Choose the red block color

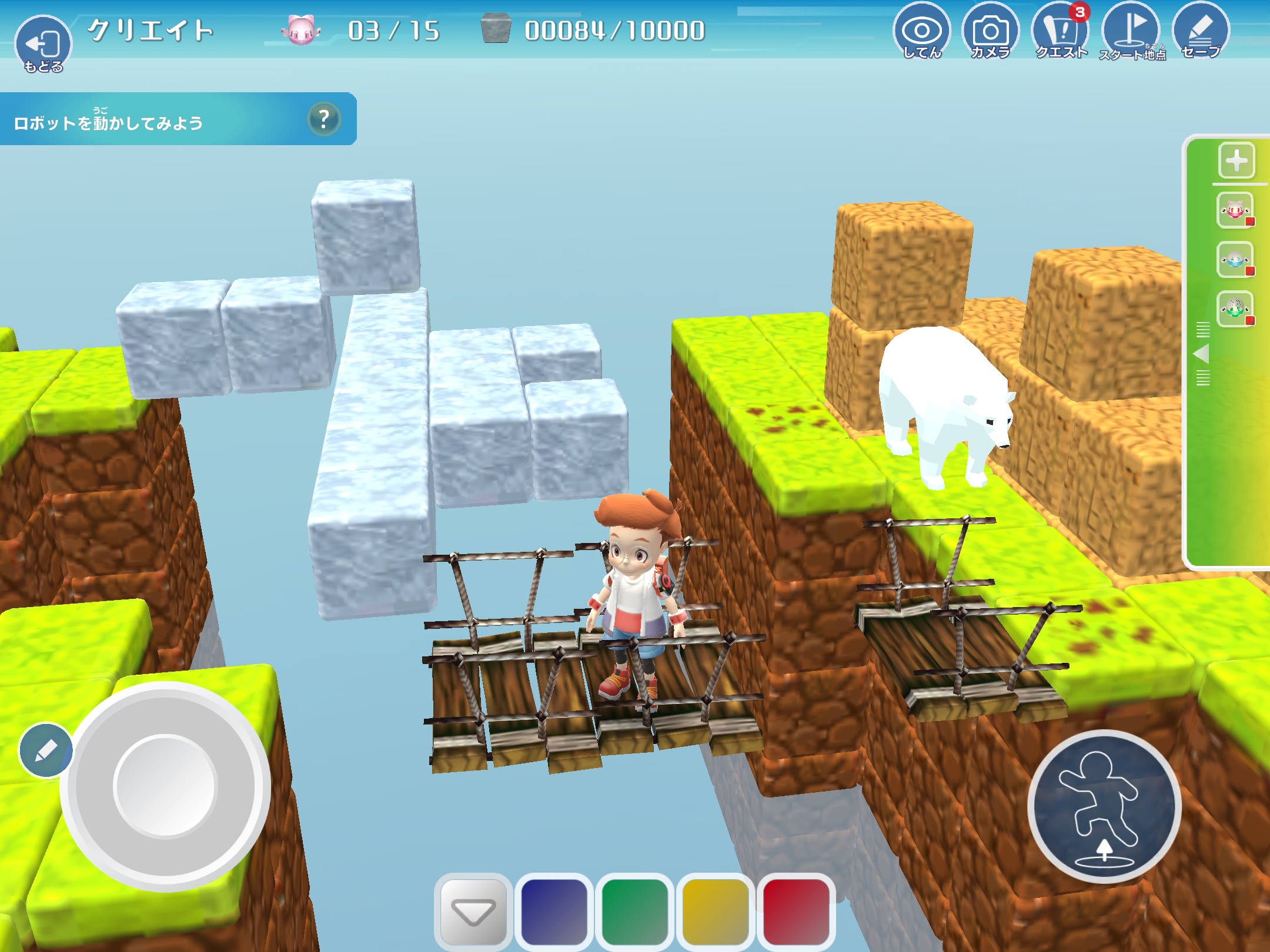[796, 911]
